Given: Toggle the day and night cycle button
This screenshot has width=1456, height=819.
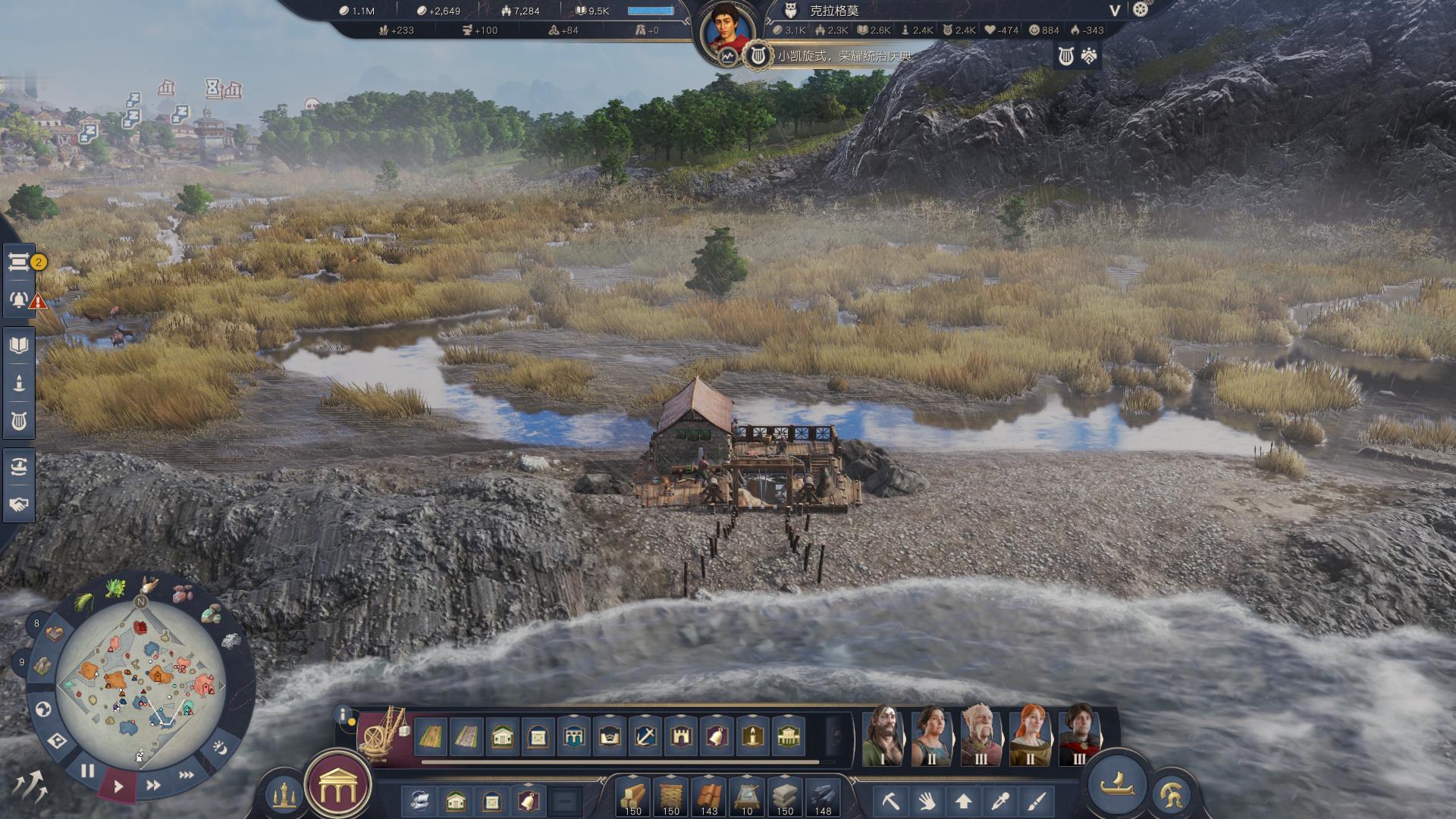Looking at the screenshot, I should (x=219, y=748).
